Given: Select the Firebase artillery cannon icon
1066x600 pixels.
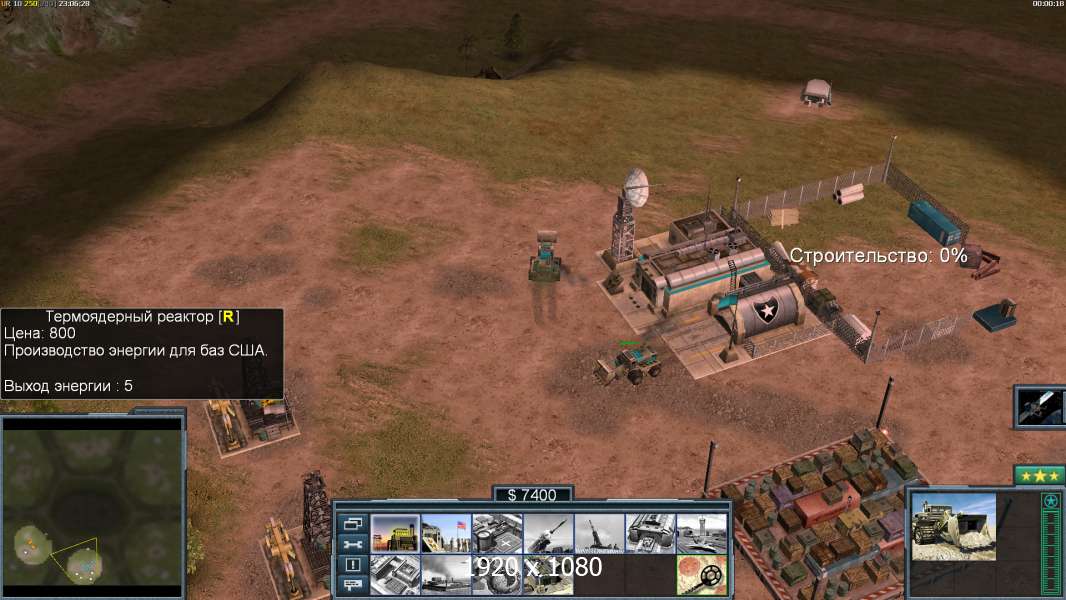Looking at the screenshot, I should [599, 534].
